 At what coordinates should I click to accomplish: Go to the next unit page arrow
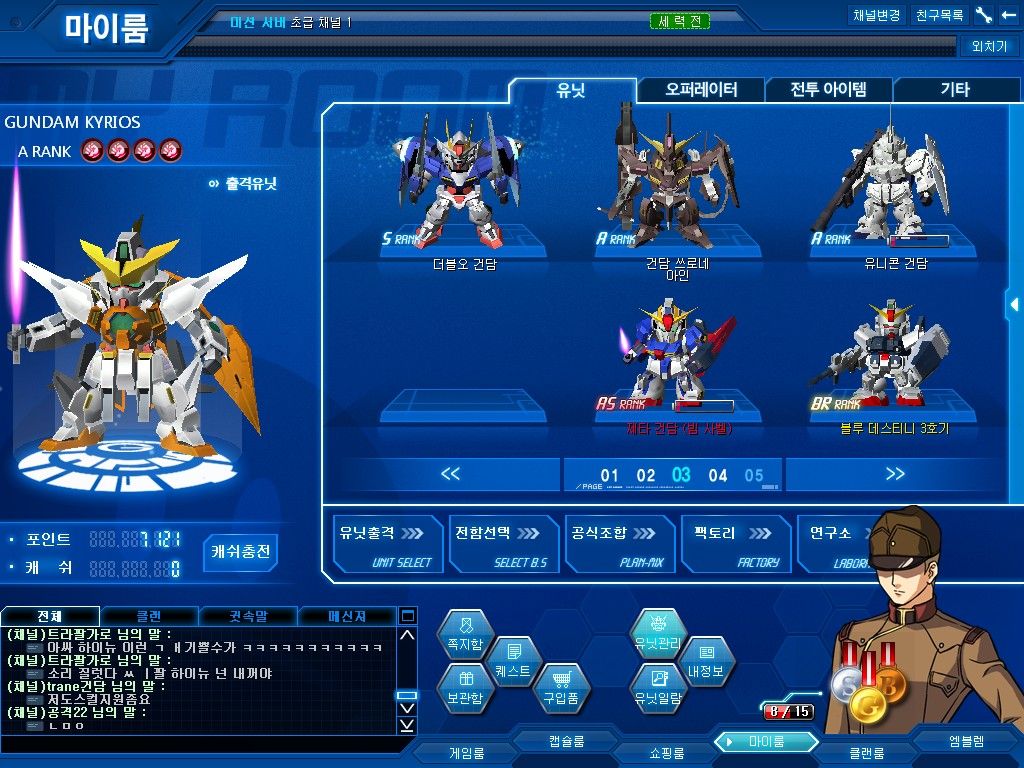[x=895, y=474]
